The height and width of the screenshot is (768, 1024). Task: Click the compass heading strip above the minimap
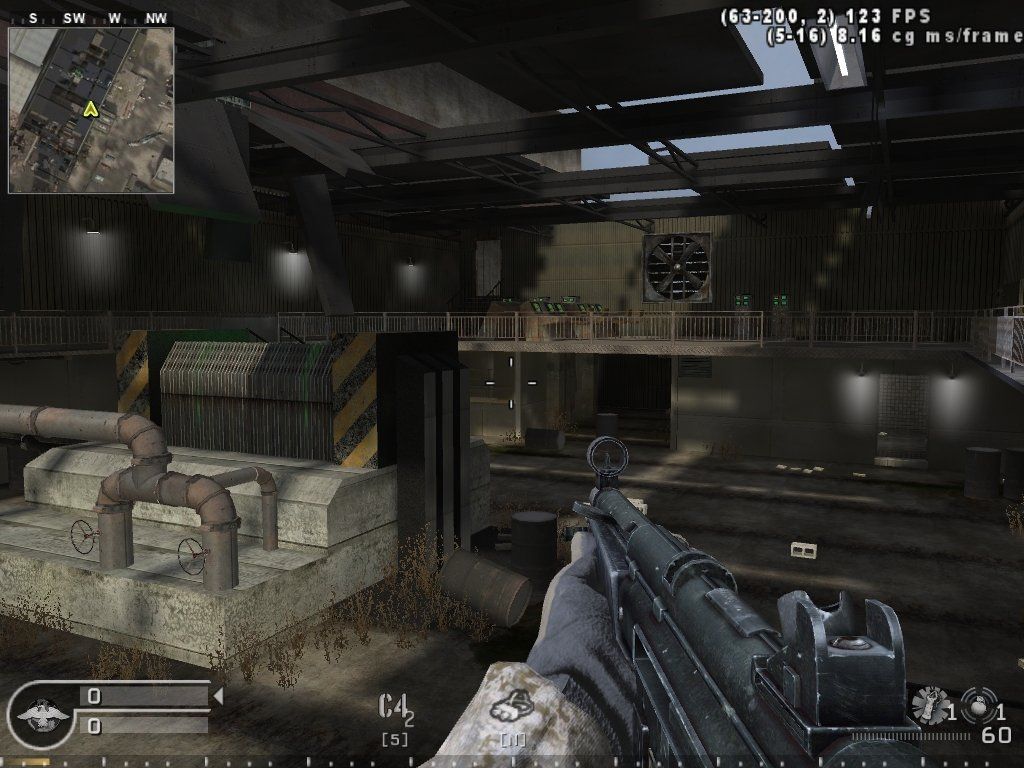tap(91, 18)
